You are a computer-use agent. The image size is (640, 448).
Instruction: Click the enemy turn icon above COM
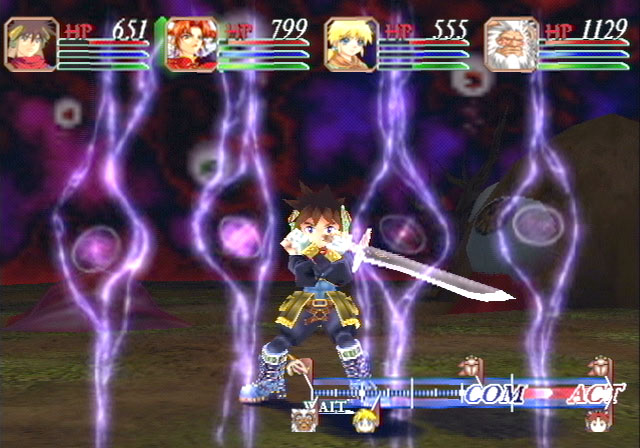(x=466, y=367)
